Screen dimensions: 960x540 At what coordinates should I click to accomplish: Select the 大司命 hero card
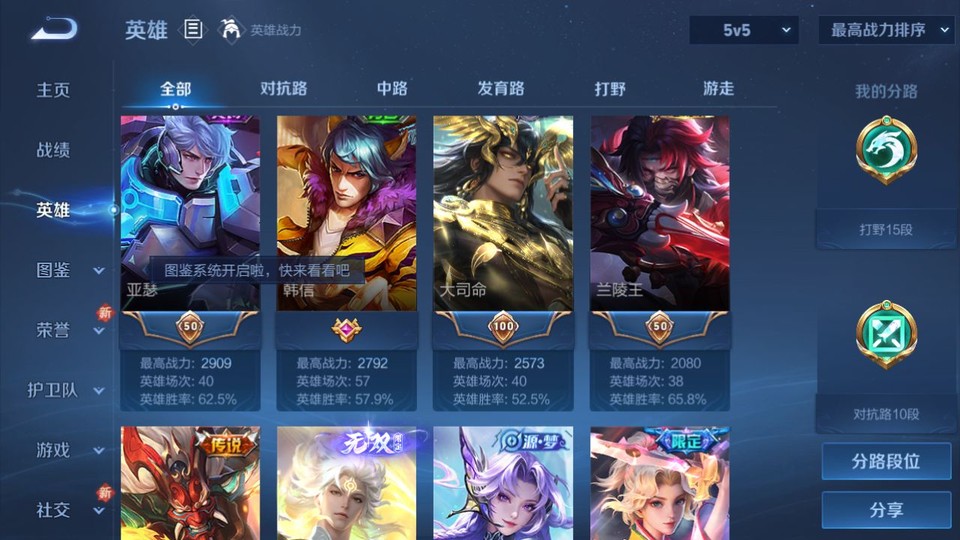point(503,212)
